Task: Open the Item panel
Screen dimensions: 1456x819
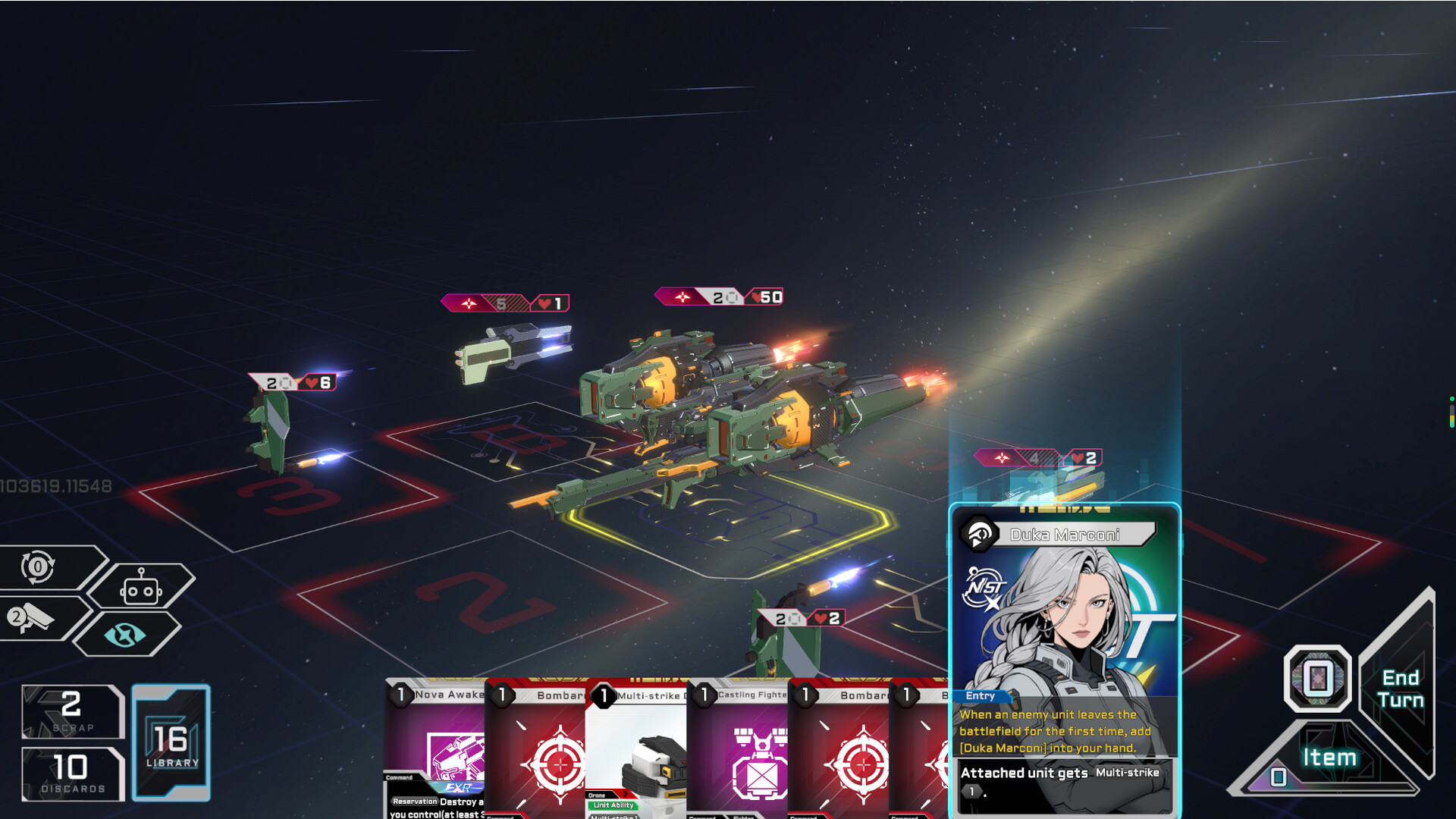Action: point(1329,758)
